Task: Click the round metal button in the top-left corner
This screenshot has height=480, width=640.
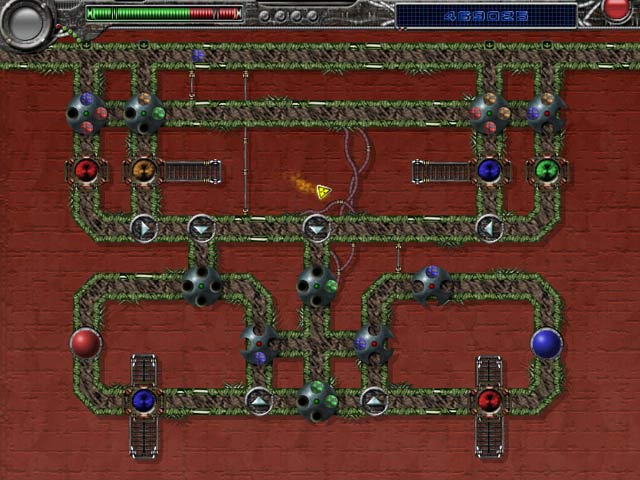Action: [26, 21]
